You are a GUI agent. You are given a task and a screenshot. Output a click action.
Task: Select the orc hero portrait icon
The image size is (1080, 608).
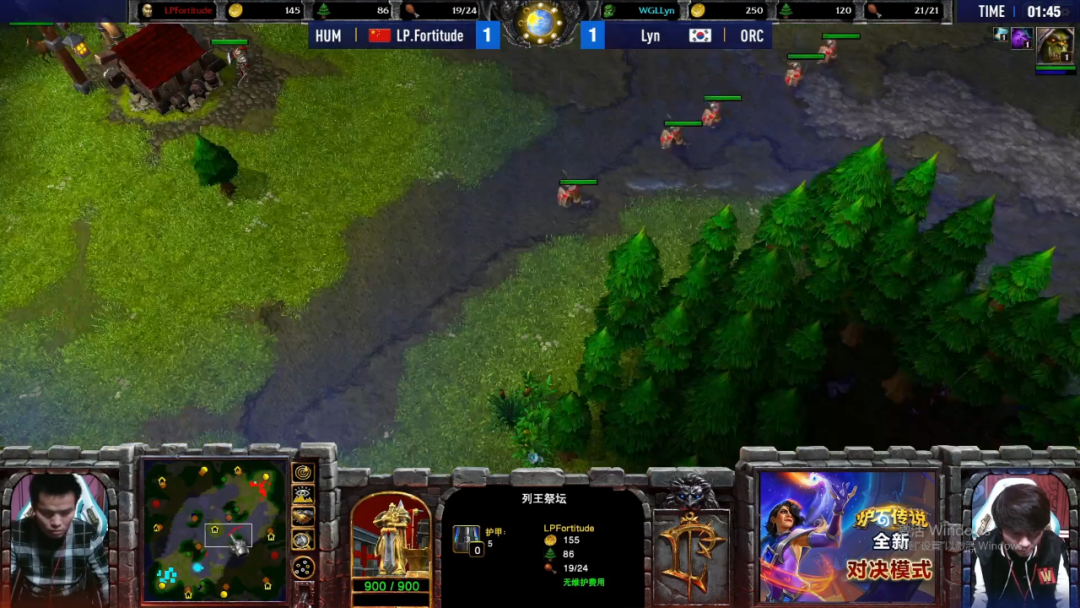[1054, 45]
